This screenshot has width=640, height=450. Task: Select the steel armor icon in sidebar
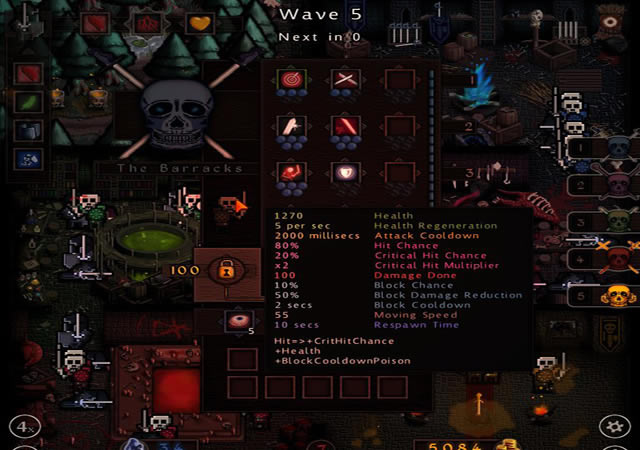pos(28,130)
